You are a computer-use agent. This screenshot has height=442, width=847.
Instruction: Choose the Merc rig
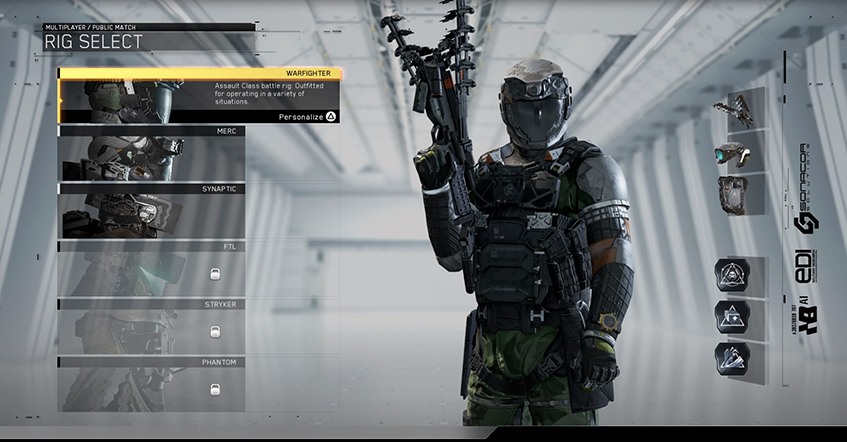coord(150,154)
